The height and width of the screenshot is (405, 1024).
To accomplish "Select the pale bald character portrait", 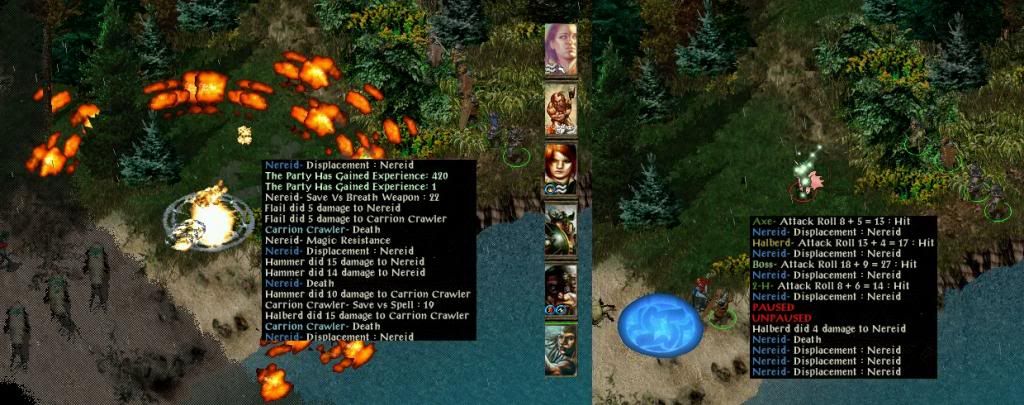I will coord(561,50).
